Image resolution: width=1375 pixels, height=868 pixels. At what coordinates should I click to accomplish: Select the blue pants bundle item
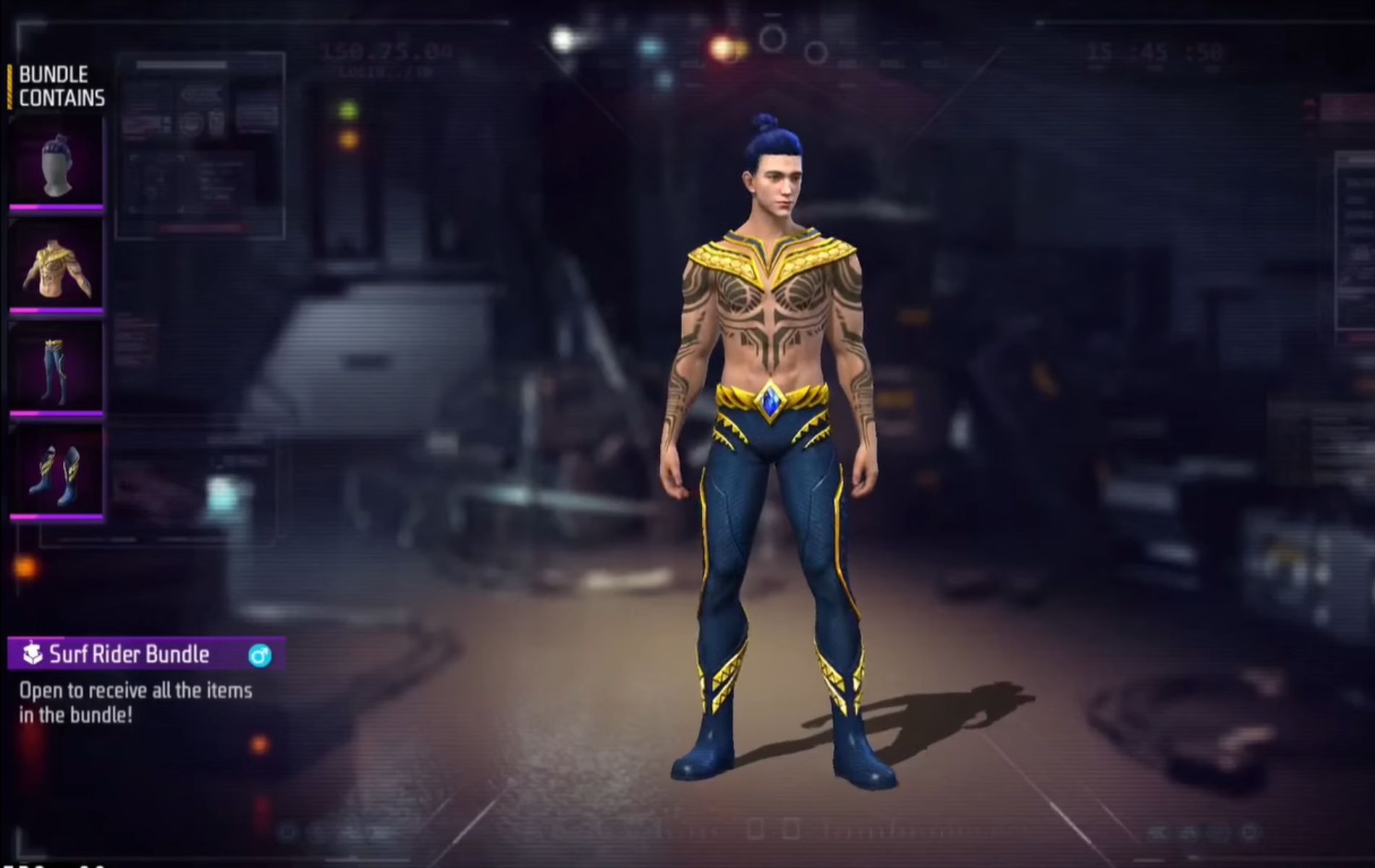tap(56, 369)
